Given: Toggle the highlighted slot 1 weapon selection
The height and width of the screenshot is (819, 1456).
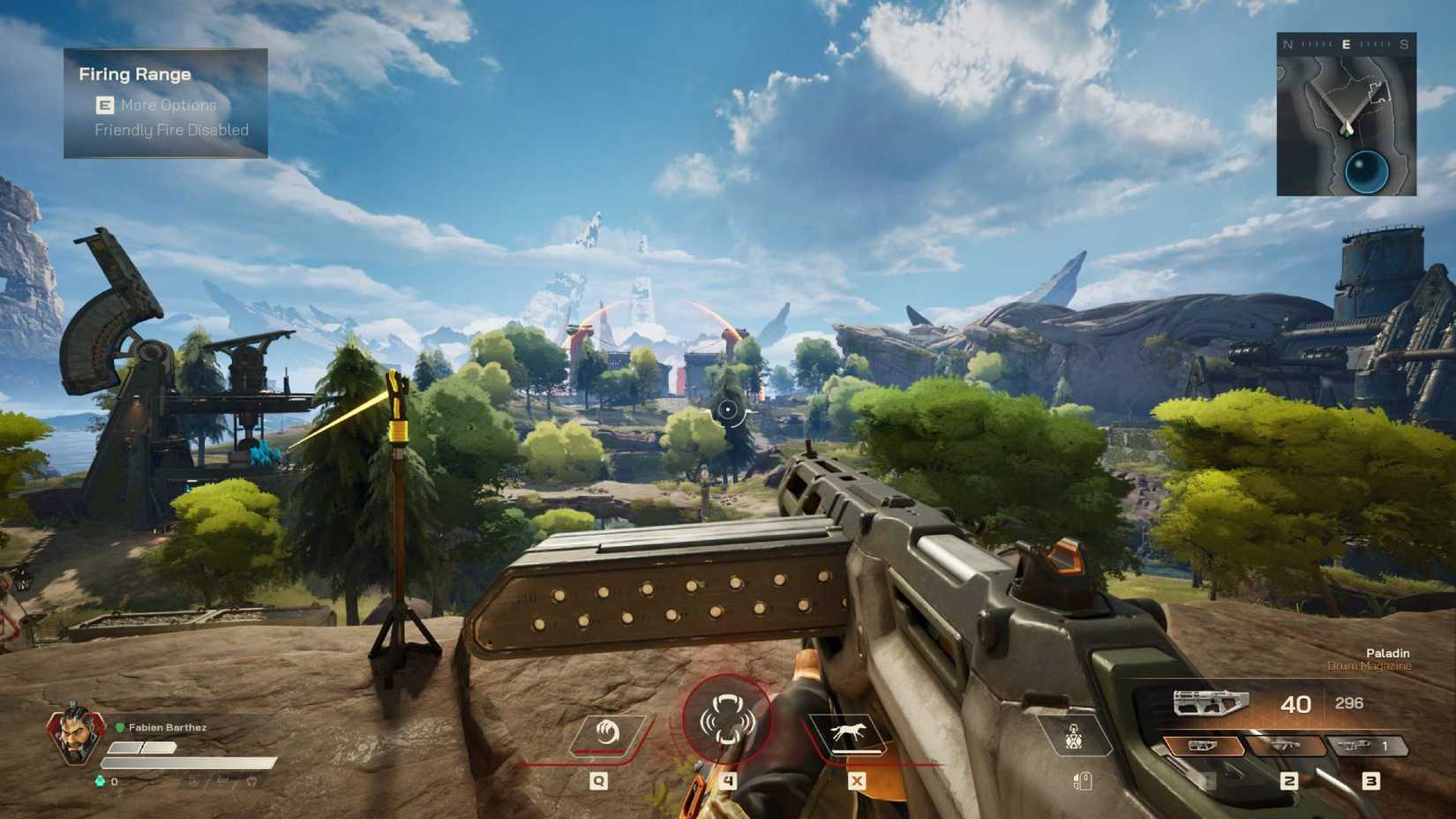Looking at the screenshot, I should [x=1207, y=746].
